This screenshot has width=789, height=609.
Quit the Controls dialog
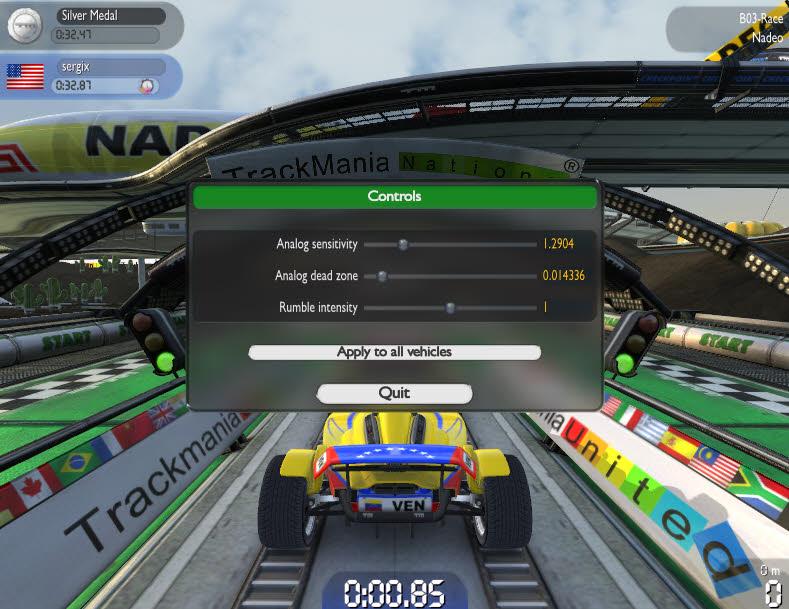394,393
